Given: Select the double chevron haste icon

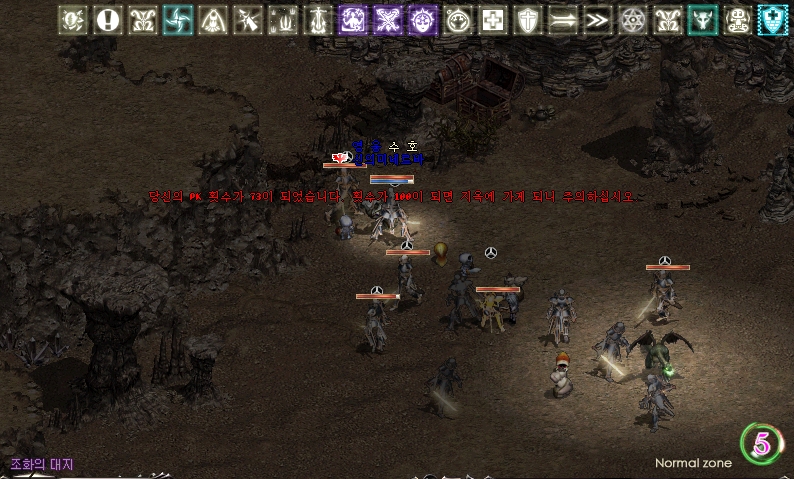Looking at the screenshot, I should click(x=598, y=19).
